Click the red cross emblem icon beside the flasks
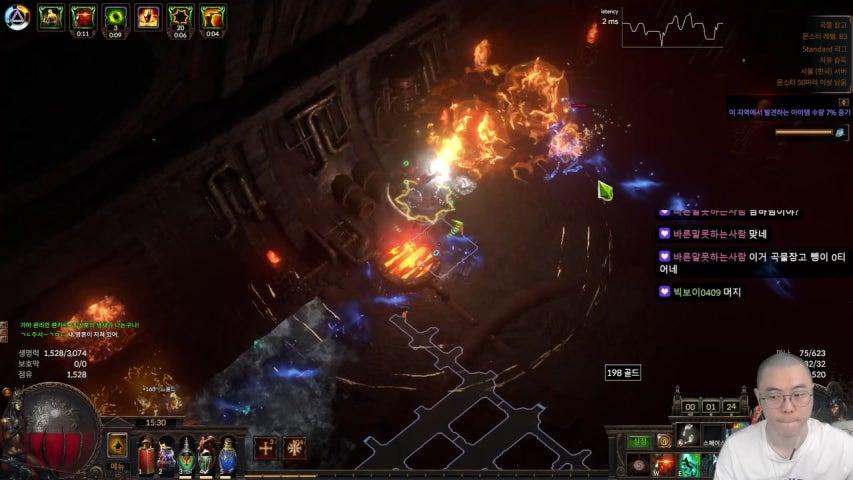 coord(294,447)
